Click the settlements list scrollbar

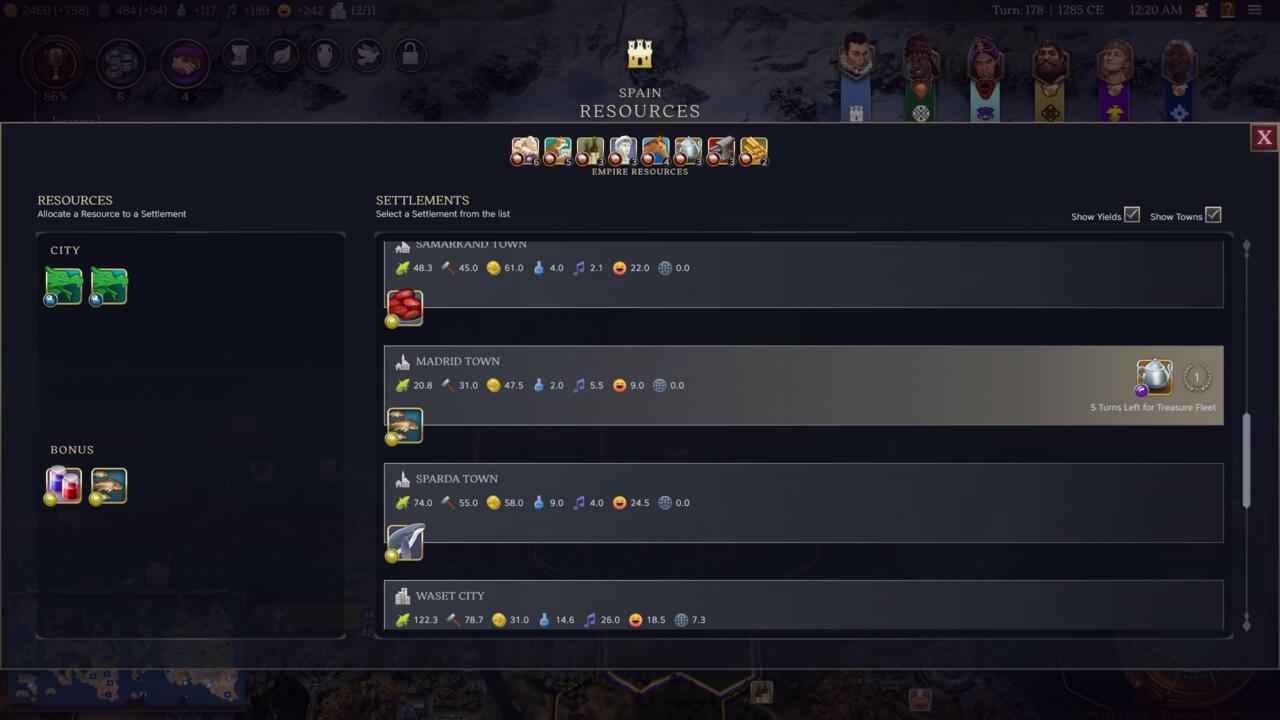tap(1246, 460)
